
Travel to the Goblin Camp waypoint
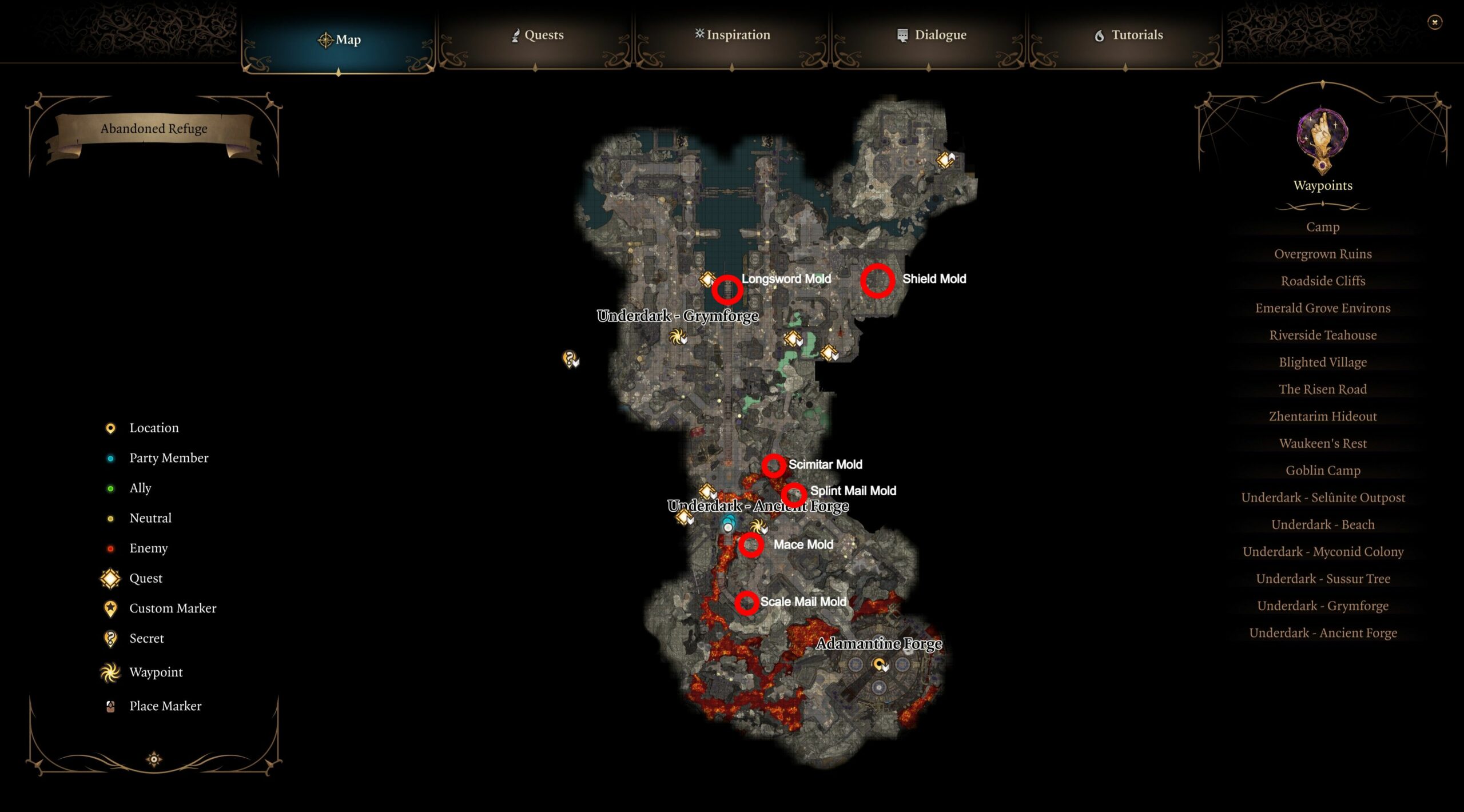pos(1322,471)
